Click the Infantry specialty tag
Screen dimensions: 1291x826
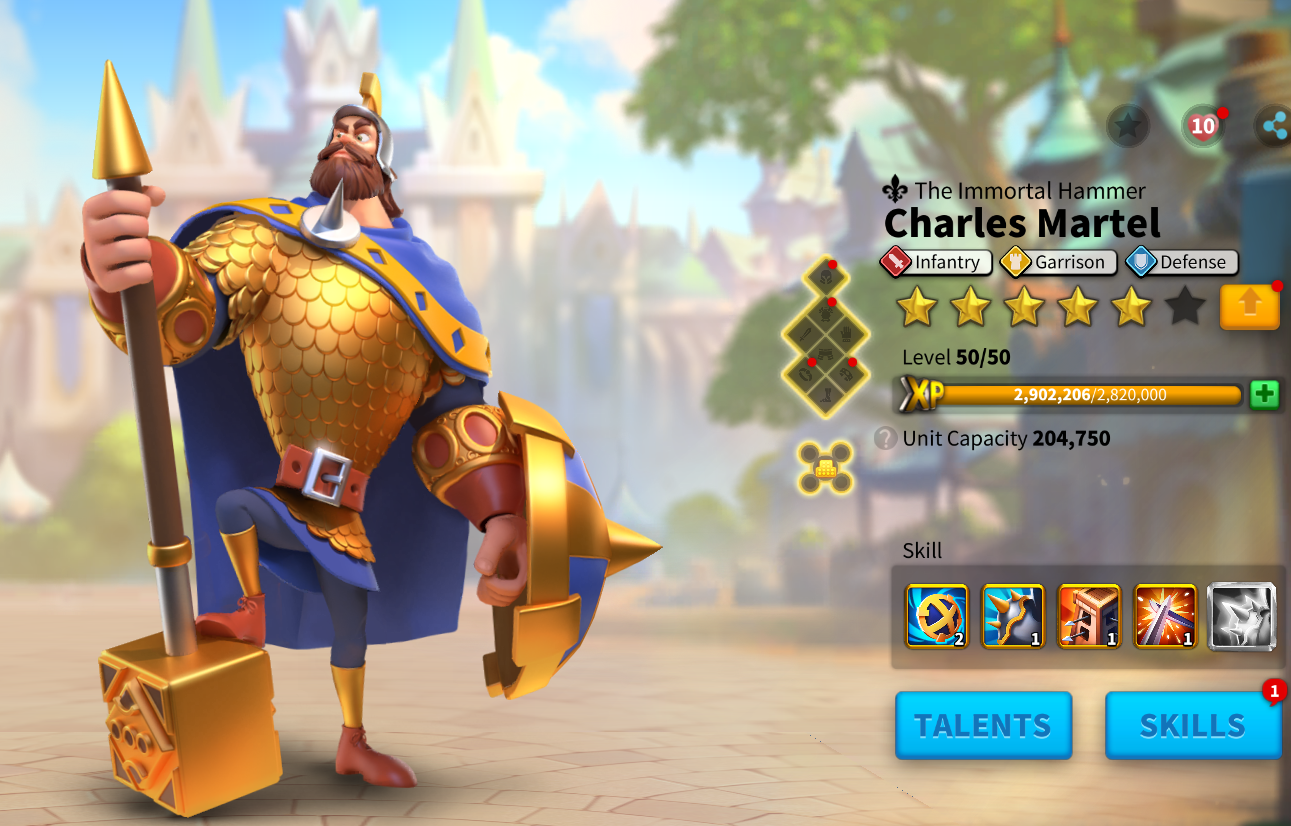[x=936, y=262]
